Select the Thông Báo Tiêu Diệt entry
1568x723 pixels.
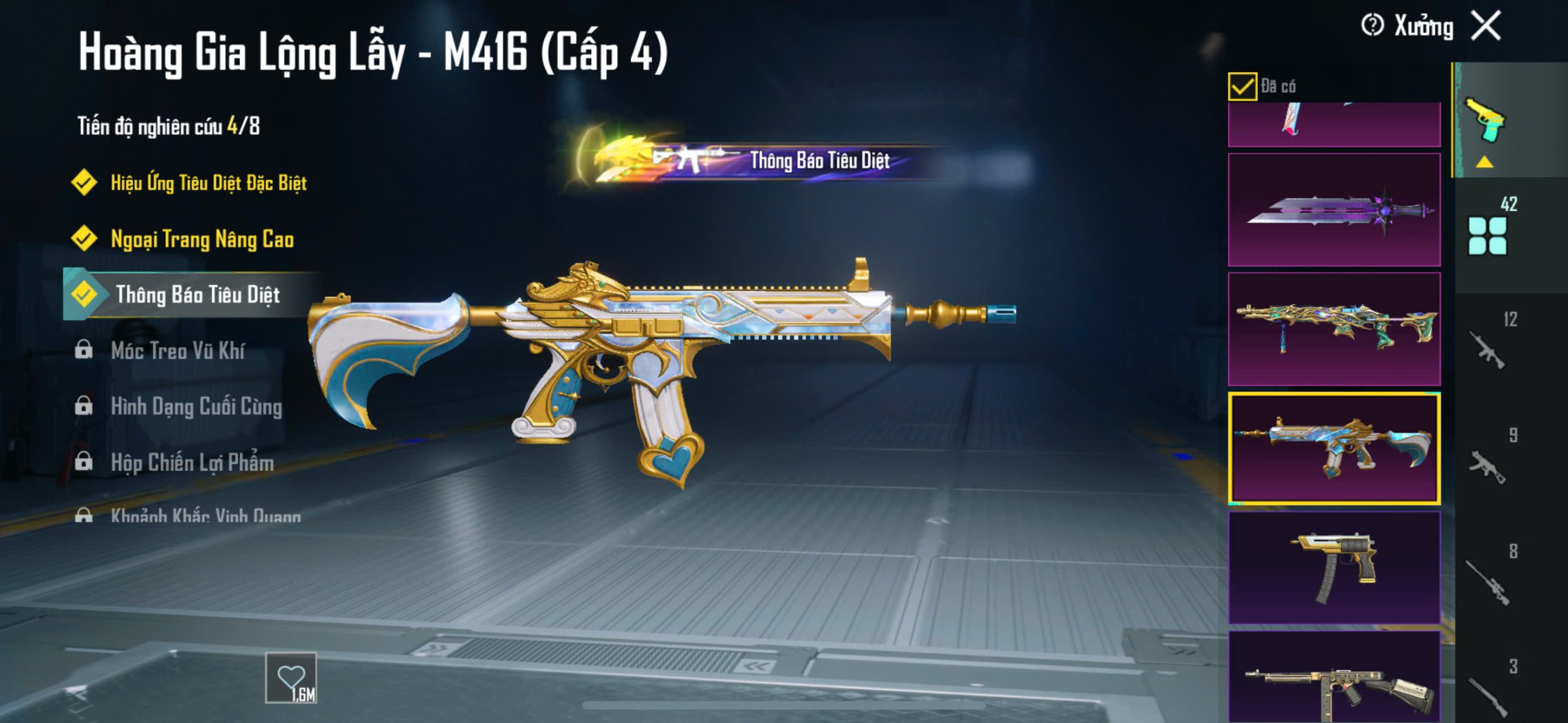click(x=197, y=295)
